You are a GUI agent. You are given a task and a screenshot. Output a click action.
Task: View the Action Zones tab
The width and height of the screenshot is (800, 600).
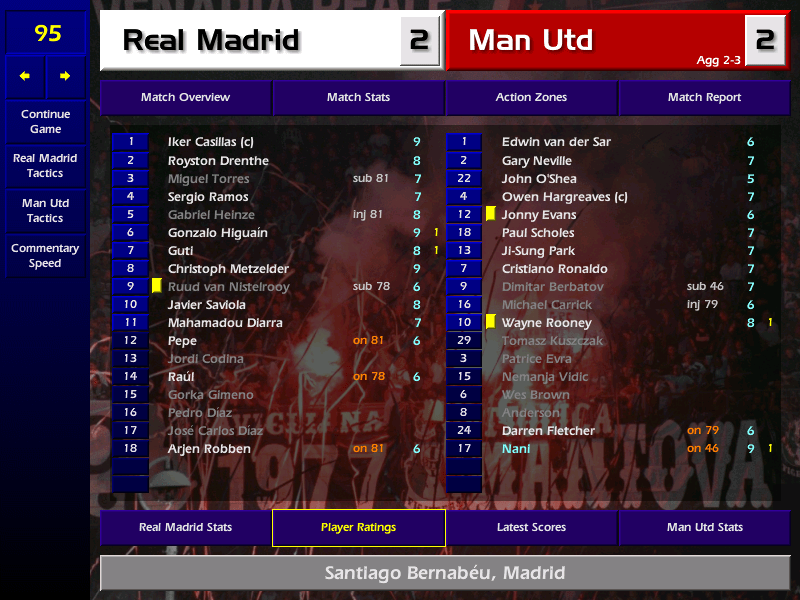click(x=531, y=98)
